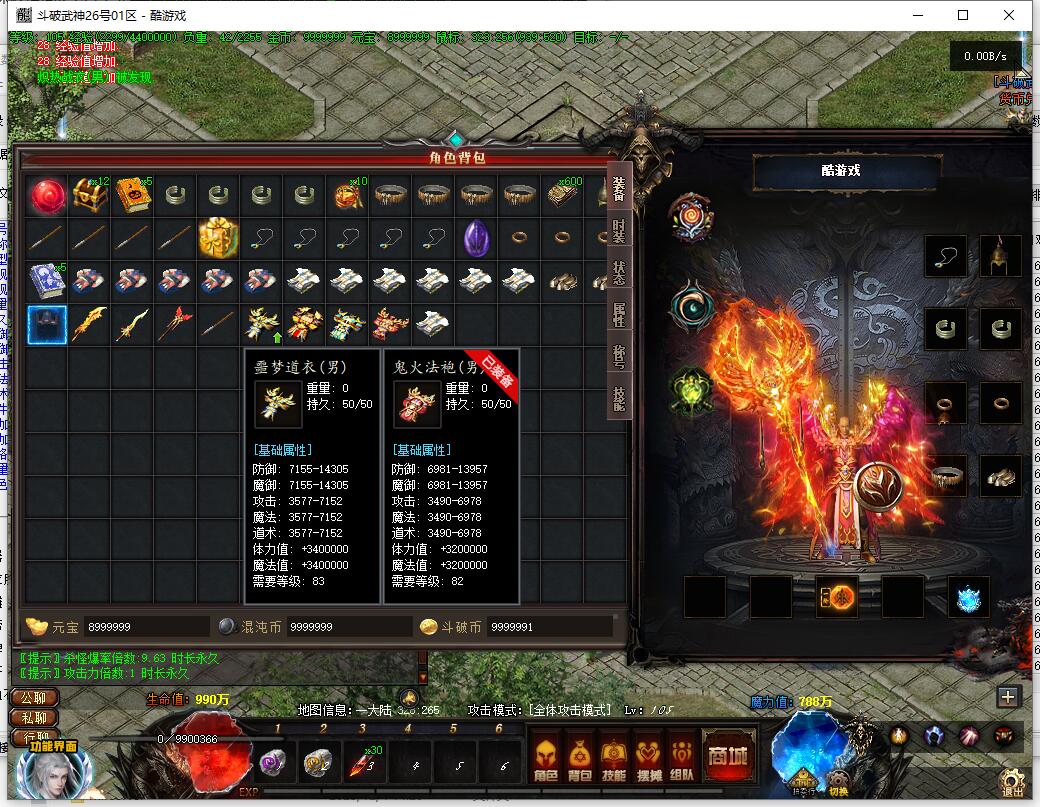Click the equipped helmet slot
The height and width of the screenshot is (807, 1040).
1000,256
